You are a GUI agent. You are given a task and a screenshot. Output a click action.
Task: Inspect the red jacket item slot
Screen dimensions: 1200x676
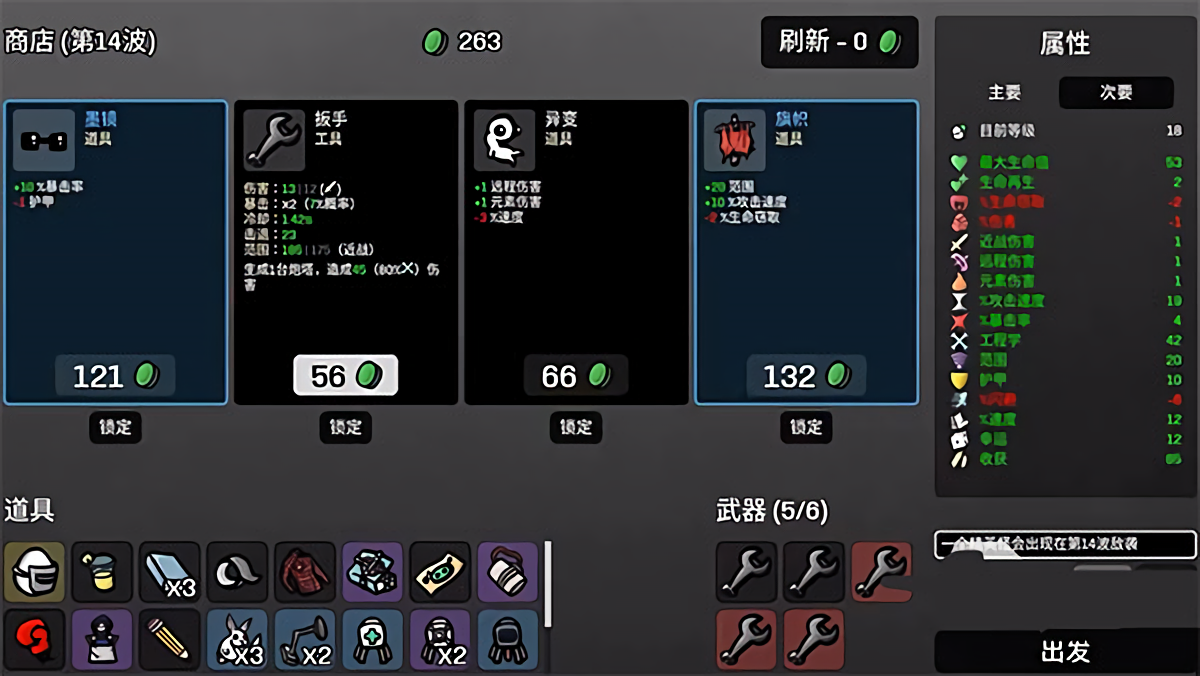[304, 572]
